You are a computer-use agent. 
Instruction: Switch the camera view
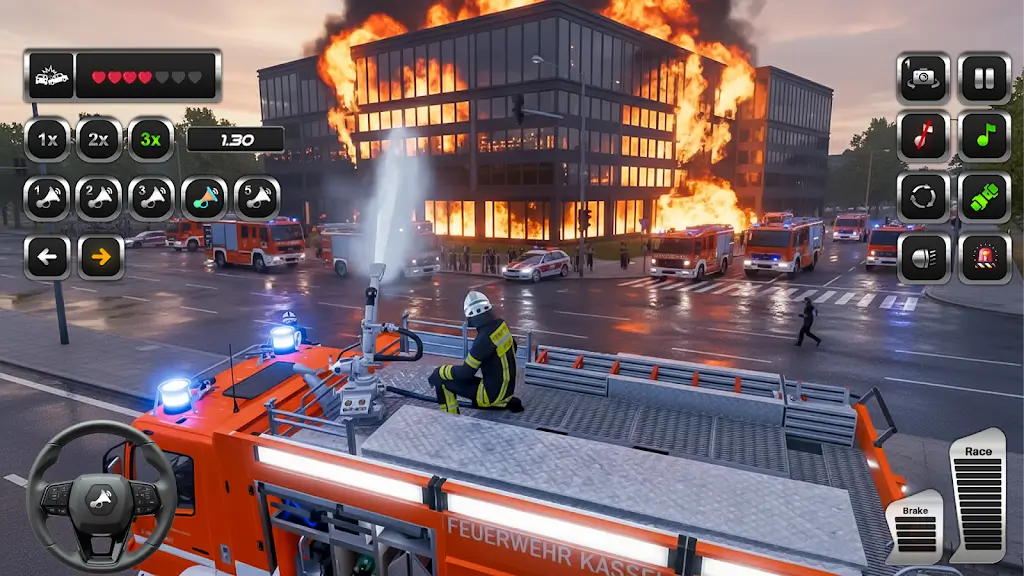tap(923, 78)
